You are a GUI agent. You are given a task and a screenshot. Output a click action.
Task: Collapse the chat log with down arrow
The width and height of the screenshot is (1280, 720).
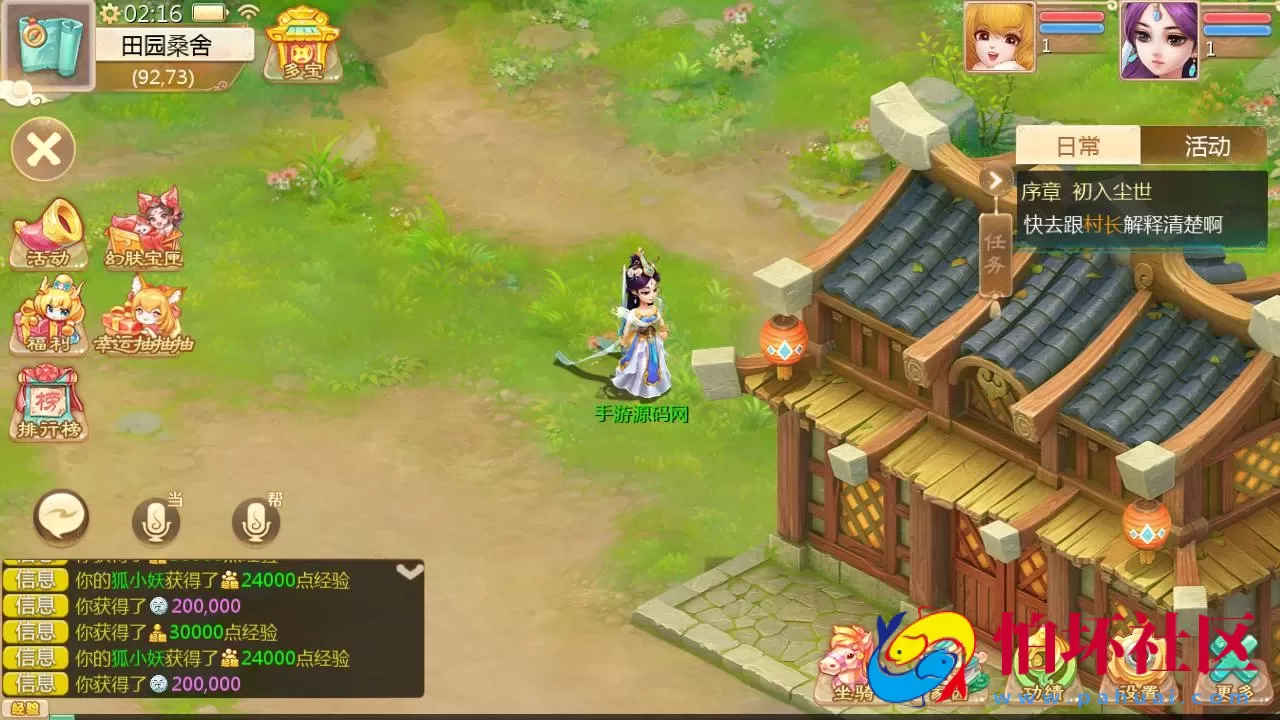coord(409,571)
